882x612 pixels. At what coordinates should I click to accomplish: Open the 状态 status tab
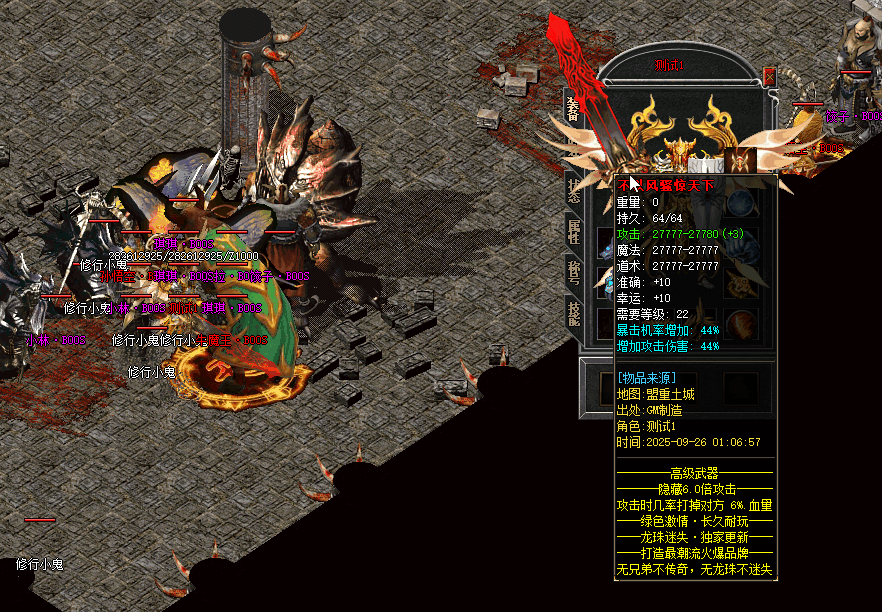tap(574, 189)
